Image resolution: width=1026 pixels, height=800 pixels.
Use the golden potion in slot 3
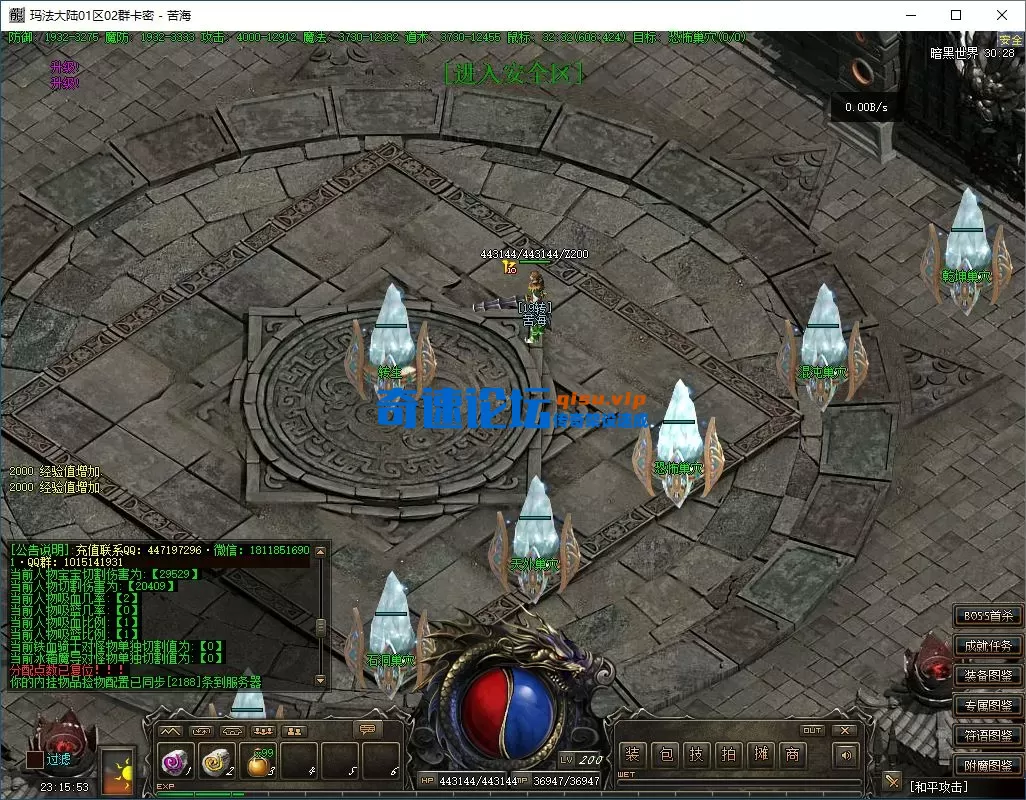pyautogui.click(x=258, y=763)
